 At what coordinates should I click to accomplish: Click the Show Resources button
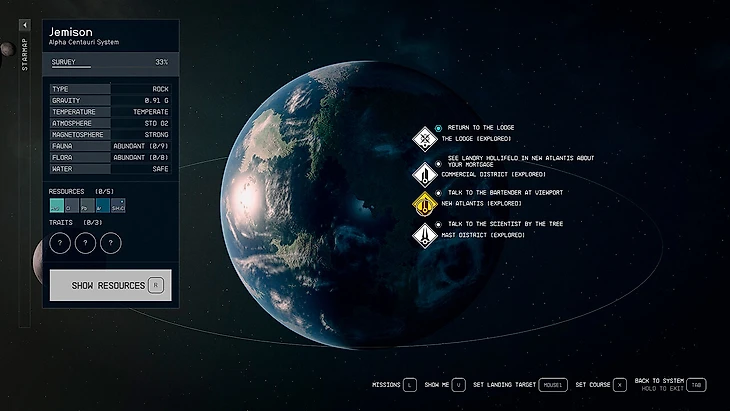tap(110, 285)
